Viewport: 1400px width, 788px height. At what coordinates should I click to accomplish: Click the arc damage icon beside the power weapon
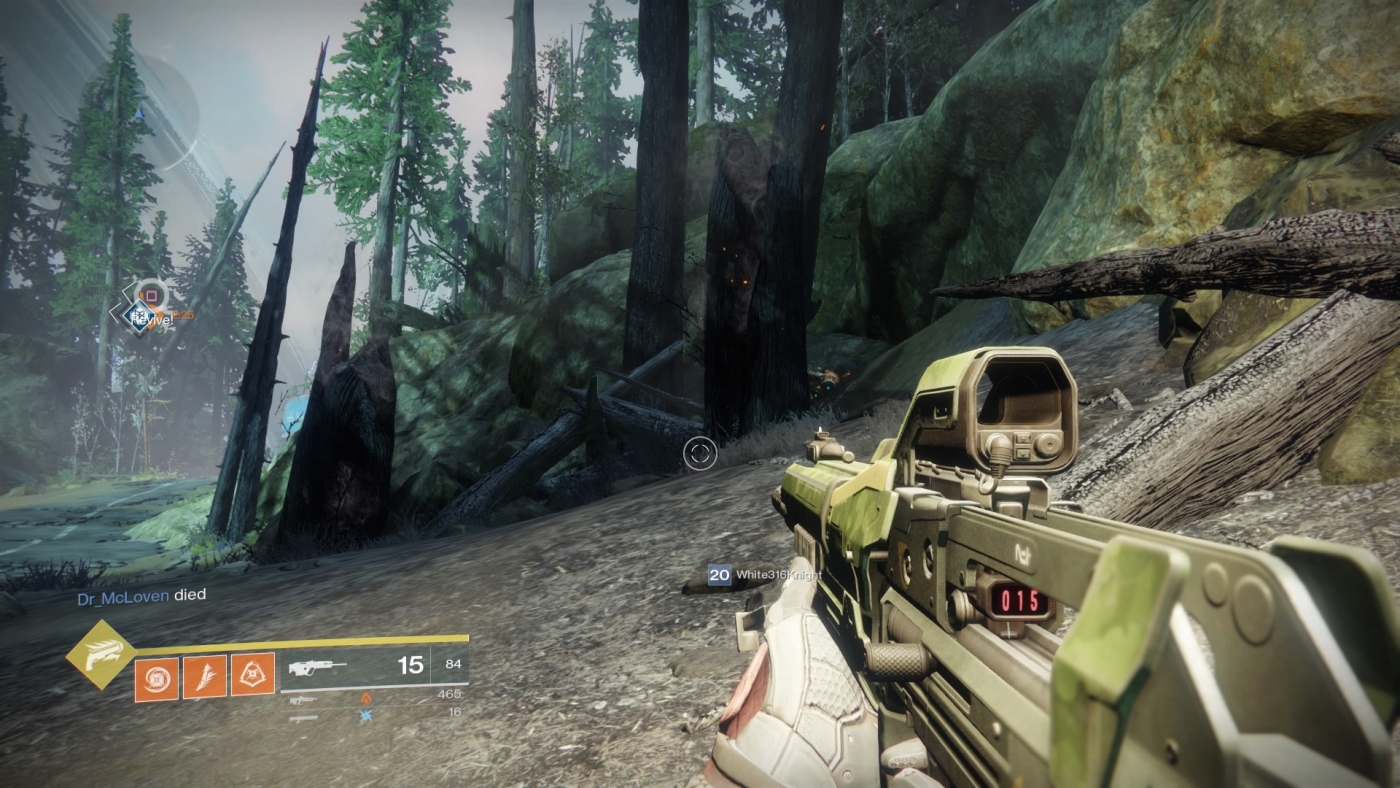pyautogui.click(x=365, y=714)
